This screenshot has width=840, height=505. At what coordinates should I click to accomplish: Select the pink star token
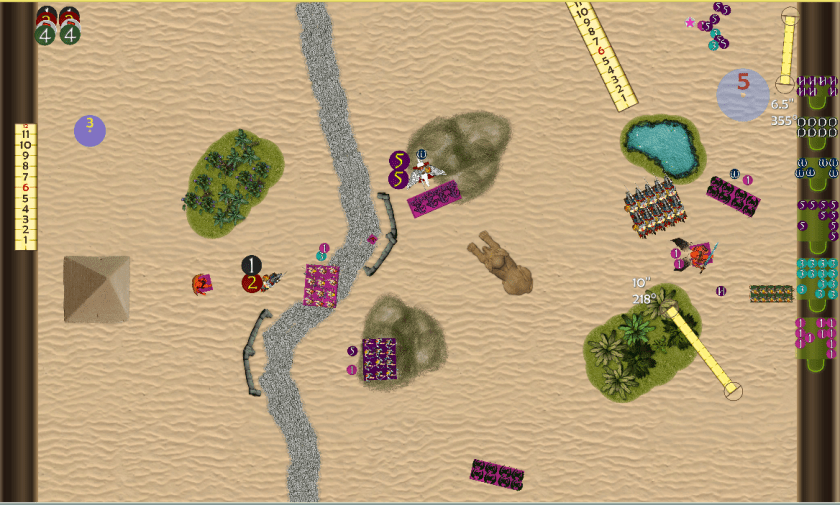(689, 22)
